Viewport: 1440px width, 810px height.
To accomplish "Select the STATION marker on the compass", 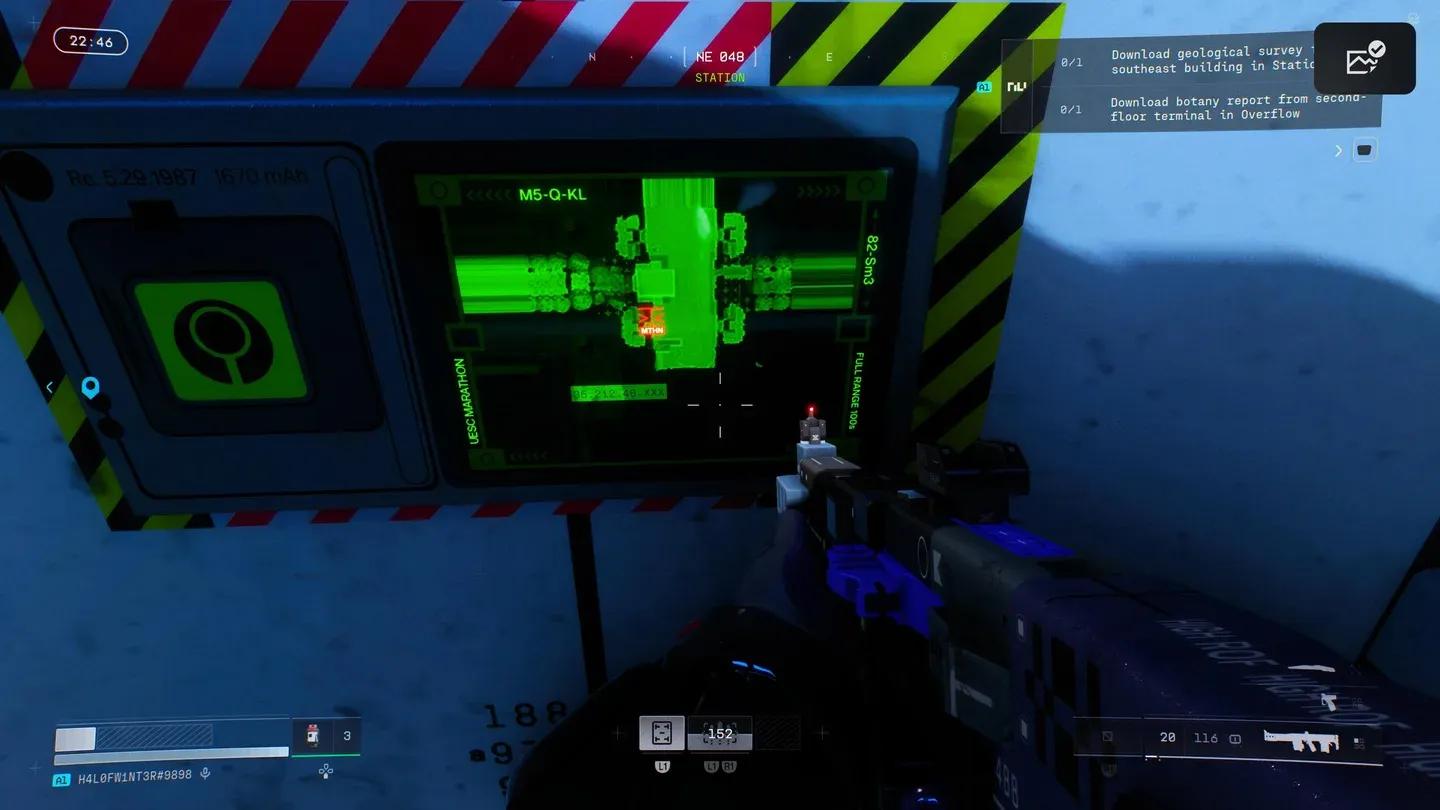I will coord(720,77).
